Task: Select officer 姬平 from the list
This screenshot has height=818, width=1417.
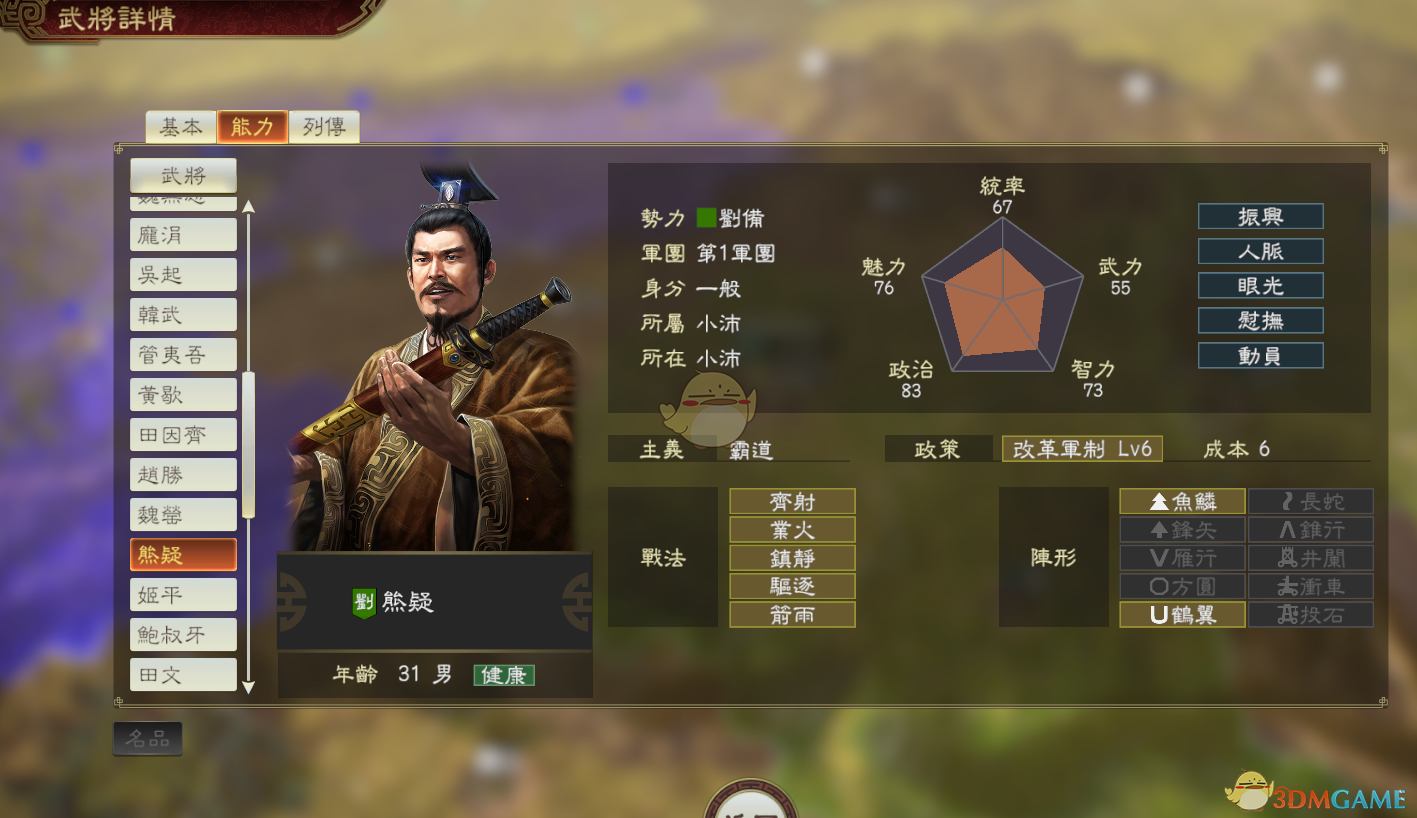Action: point(183,594)
